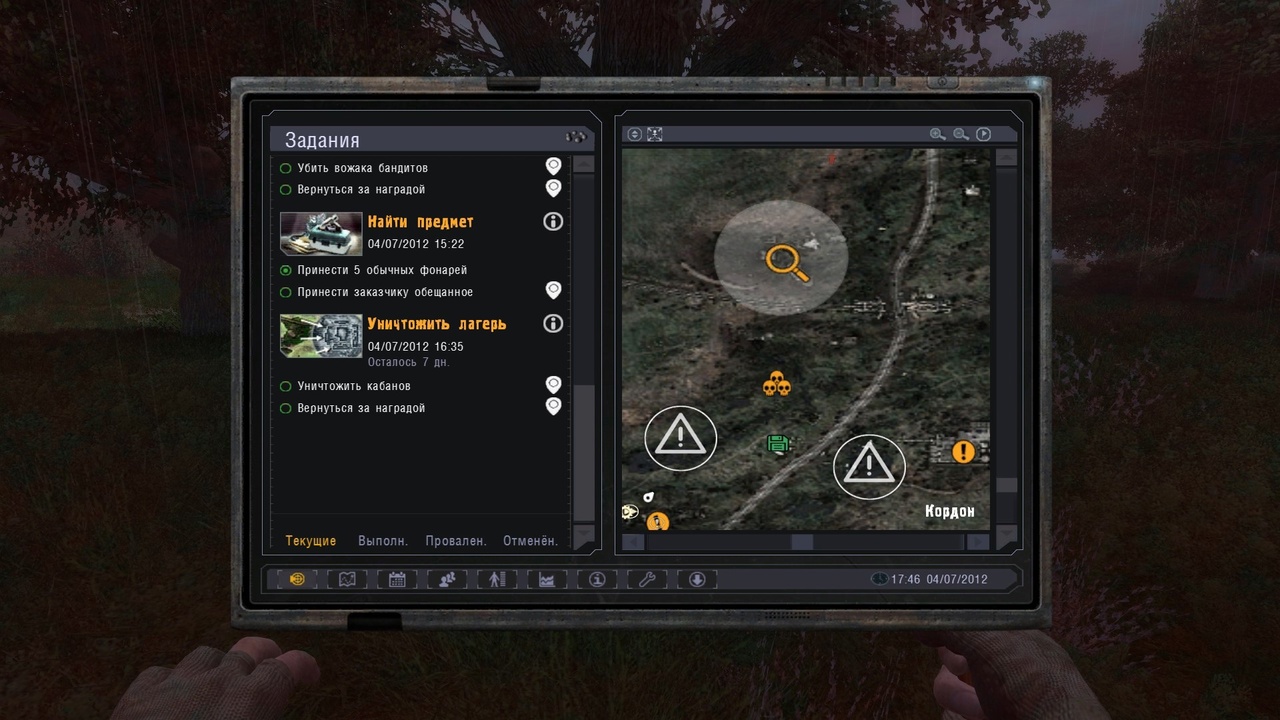This screenshot has height=720, width=1280.
Task: Center the map on your position
Action: tap(655, 133)
